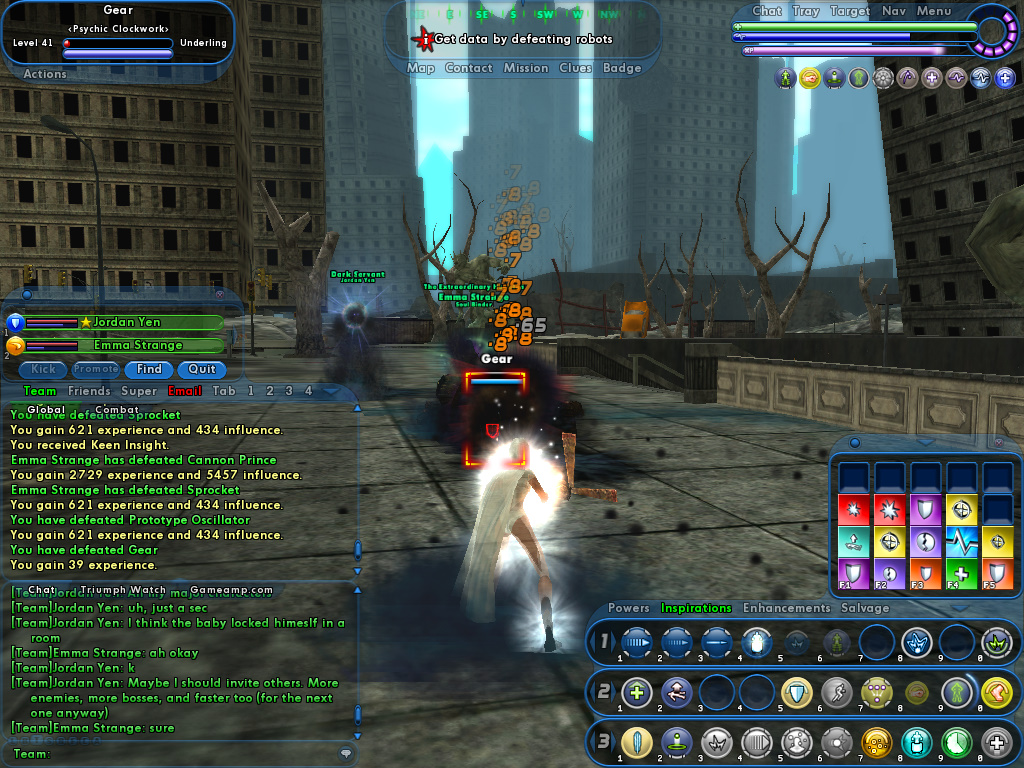Open the Salvage window
1024x768 pixels.
tap(865, 608)
